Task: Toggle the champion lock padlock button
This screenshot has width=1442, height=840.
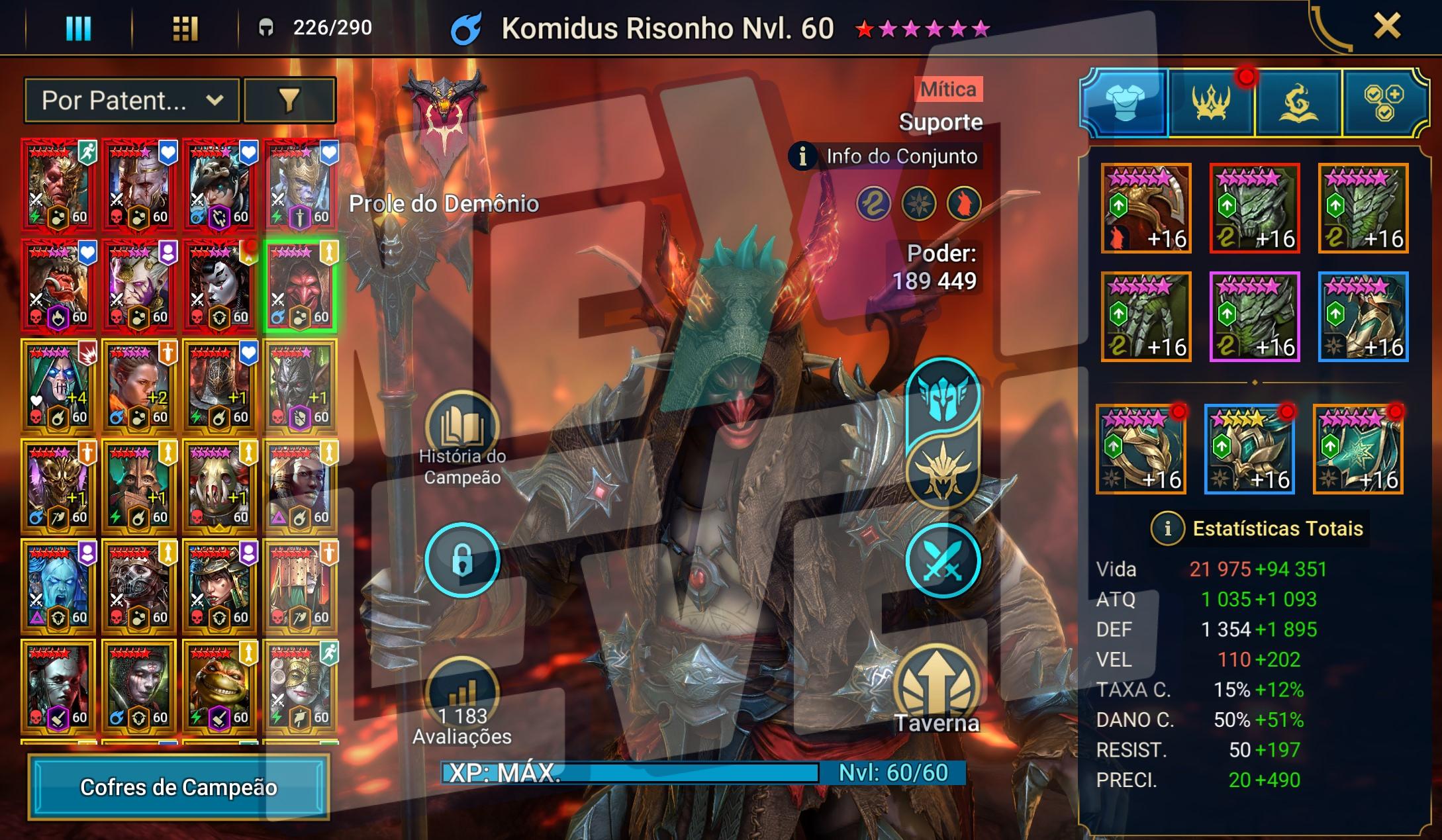Action: (461, 560)
